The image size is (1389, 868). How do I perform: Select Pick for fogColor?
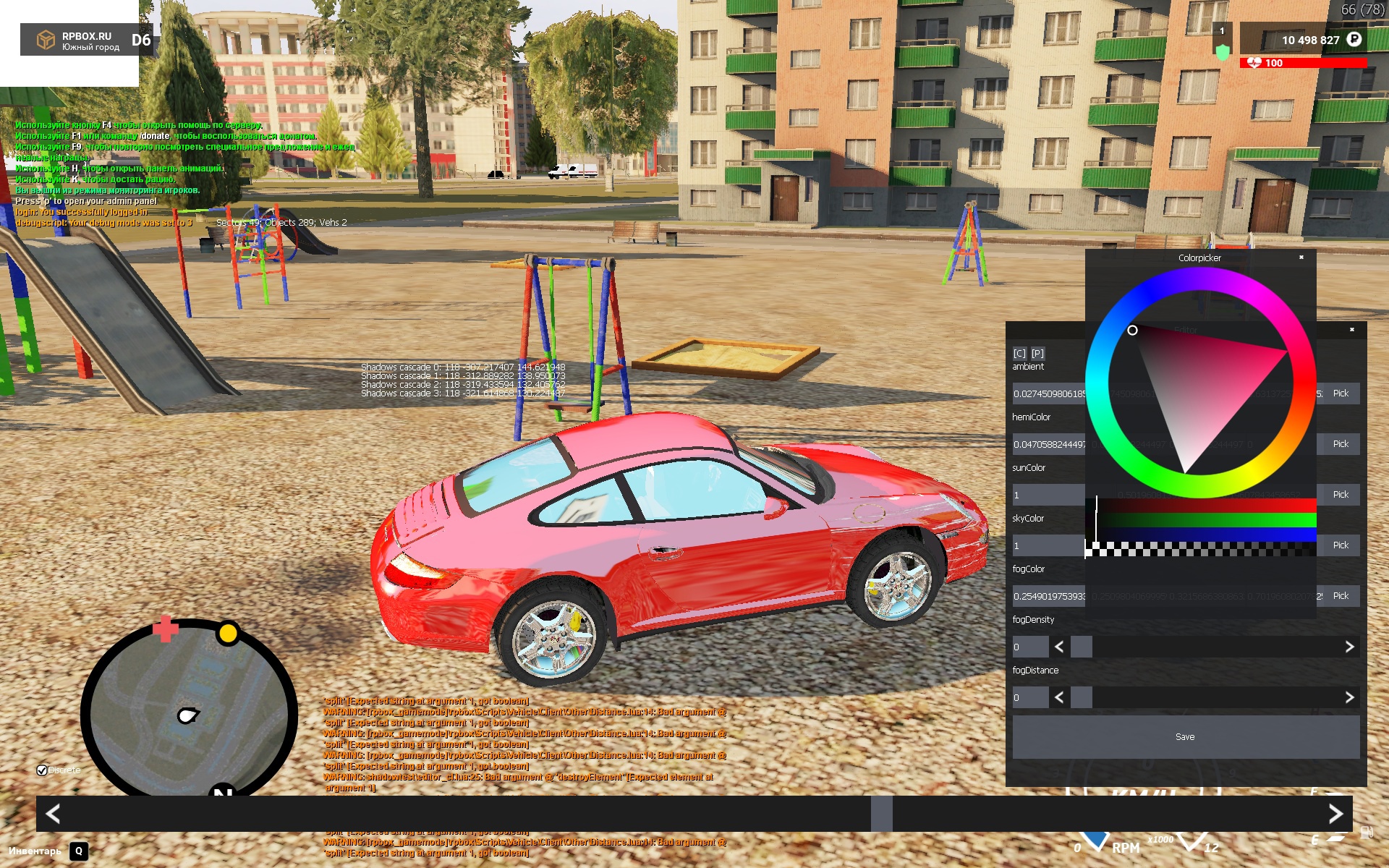(x=1340, y=596)
